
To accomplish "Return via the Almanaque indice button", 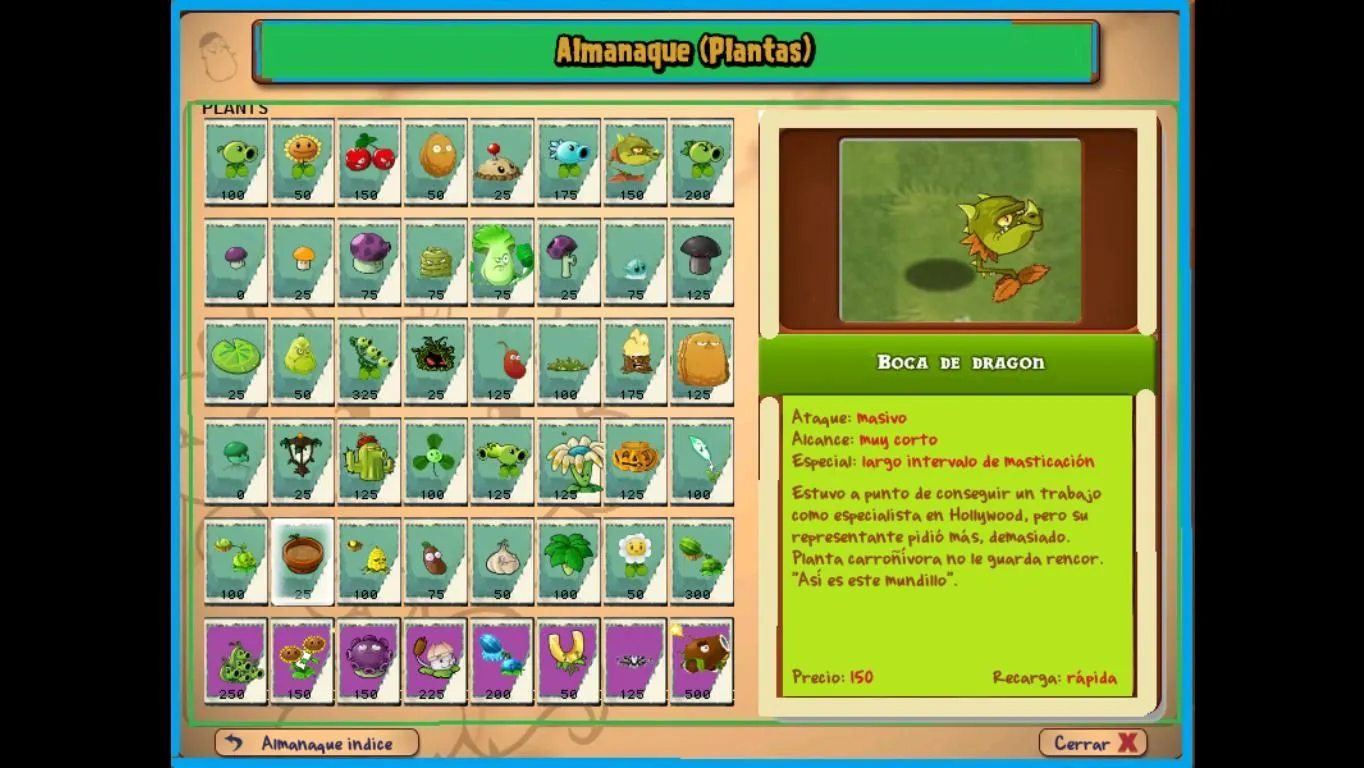I will (x=316, y=743).
